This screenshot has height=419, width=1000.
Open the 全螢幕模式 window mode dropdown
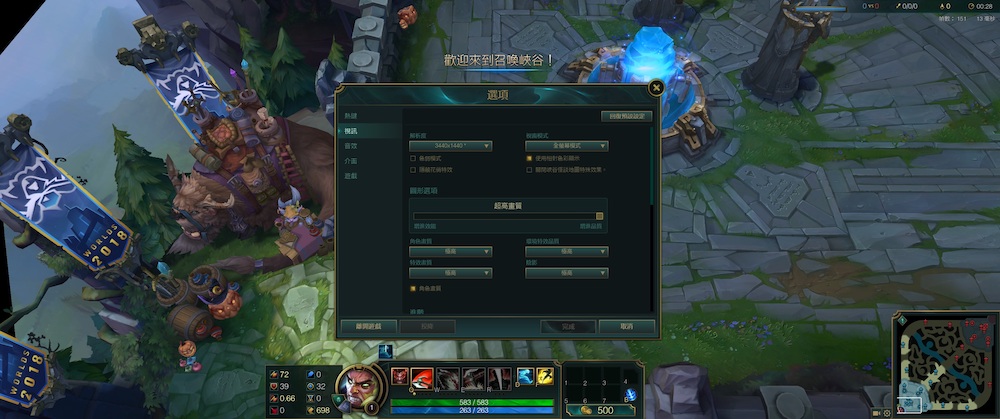click(x=567, y=146)
